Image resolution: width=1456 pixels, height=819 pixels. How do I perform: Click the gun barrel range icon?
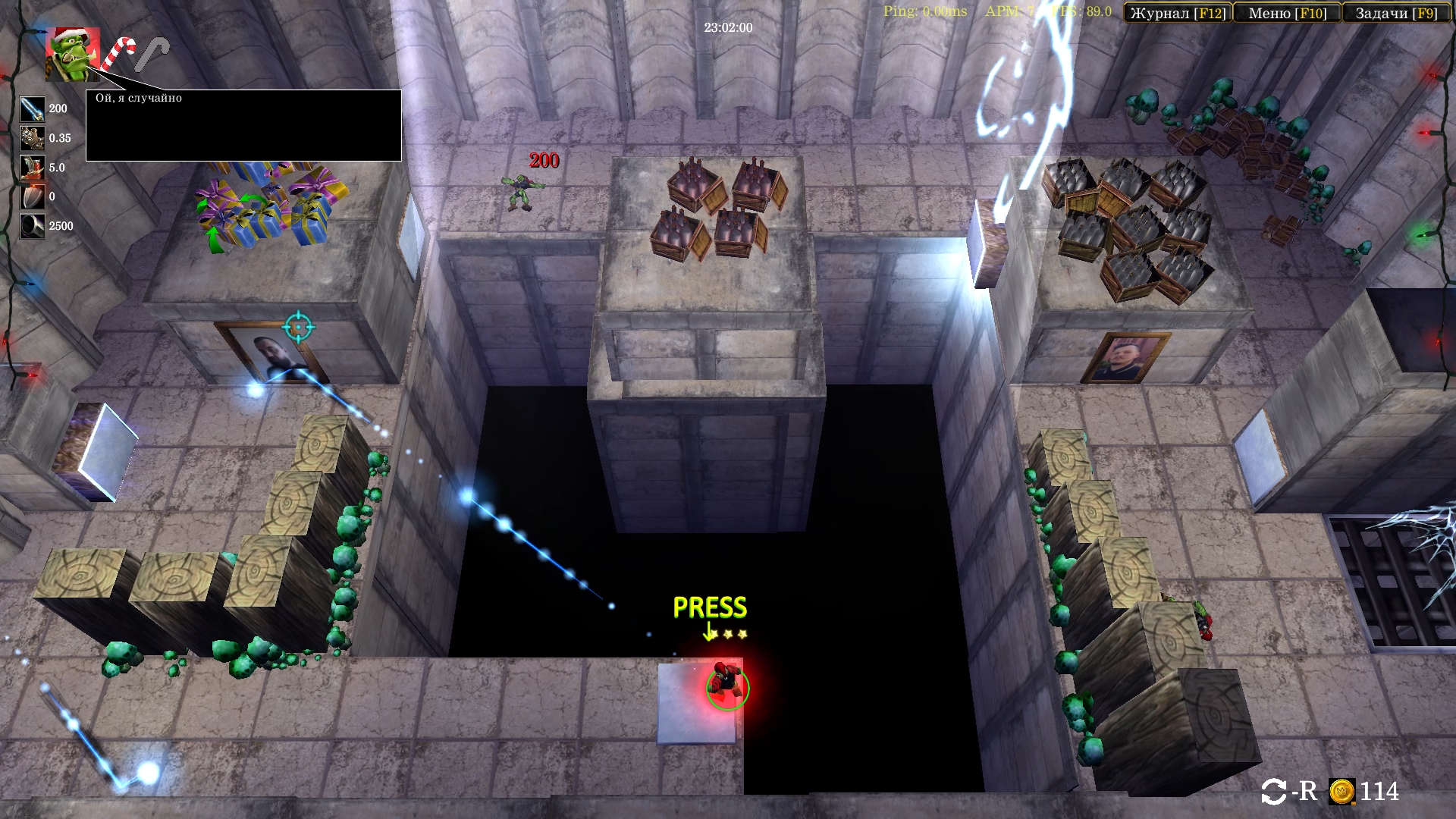point(33,226)
